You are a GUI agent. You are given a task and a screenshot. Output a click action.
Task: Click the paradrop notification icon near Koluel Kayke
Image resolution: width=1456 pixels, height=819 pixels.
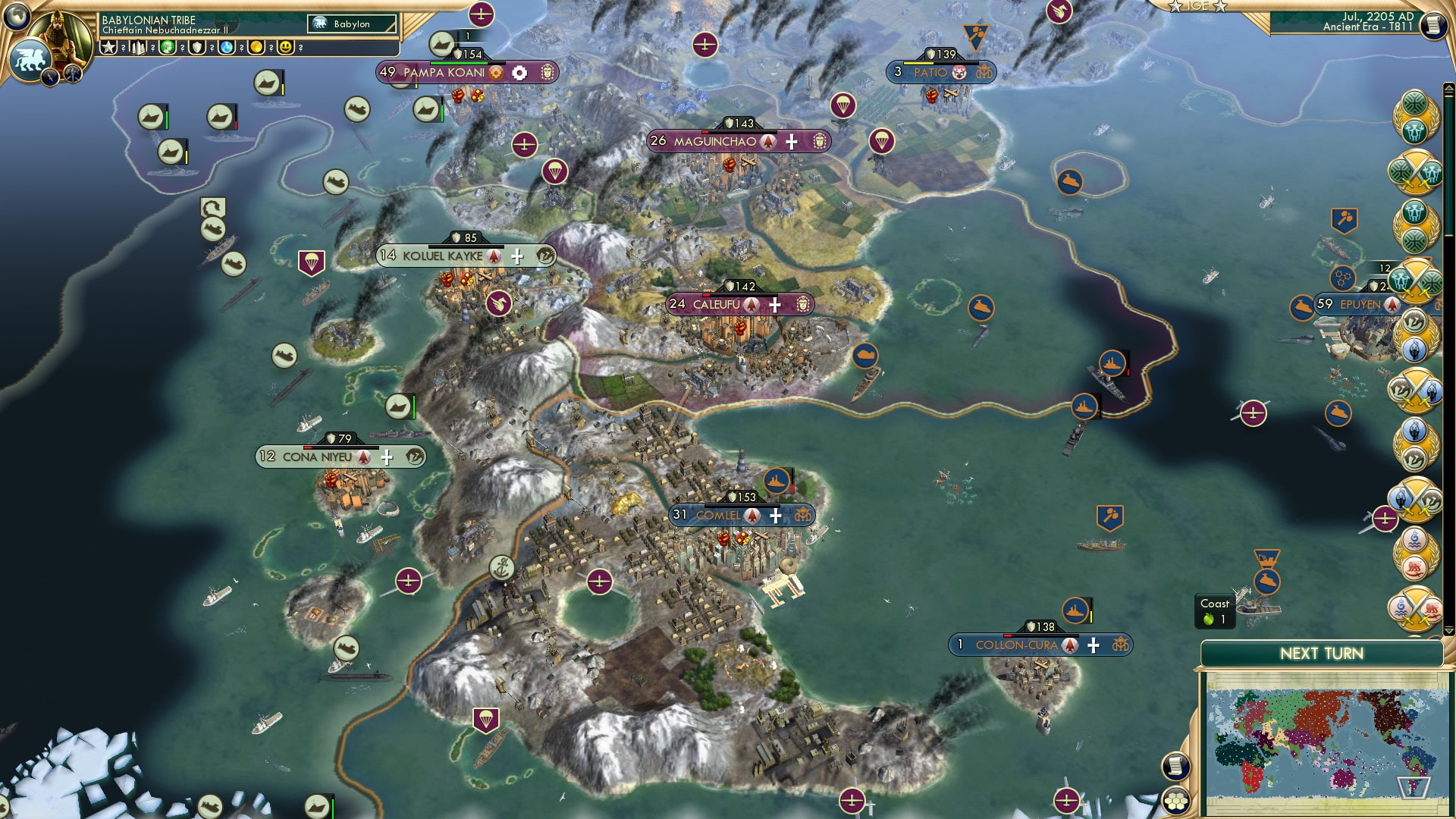coord(313,262)
